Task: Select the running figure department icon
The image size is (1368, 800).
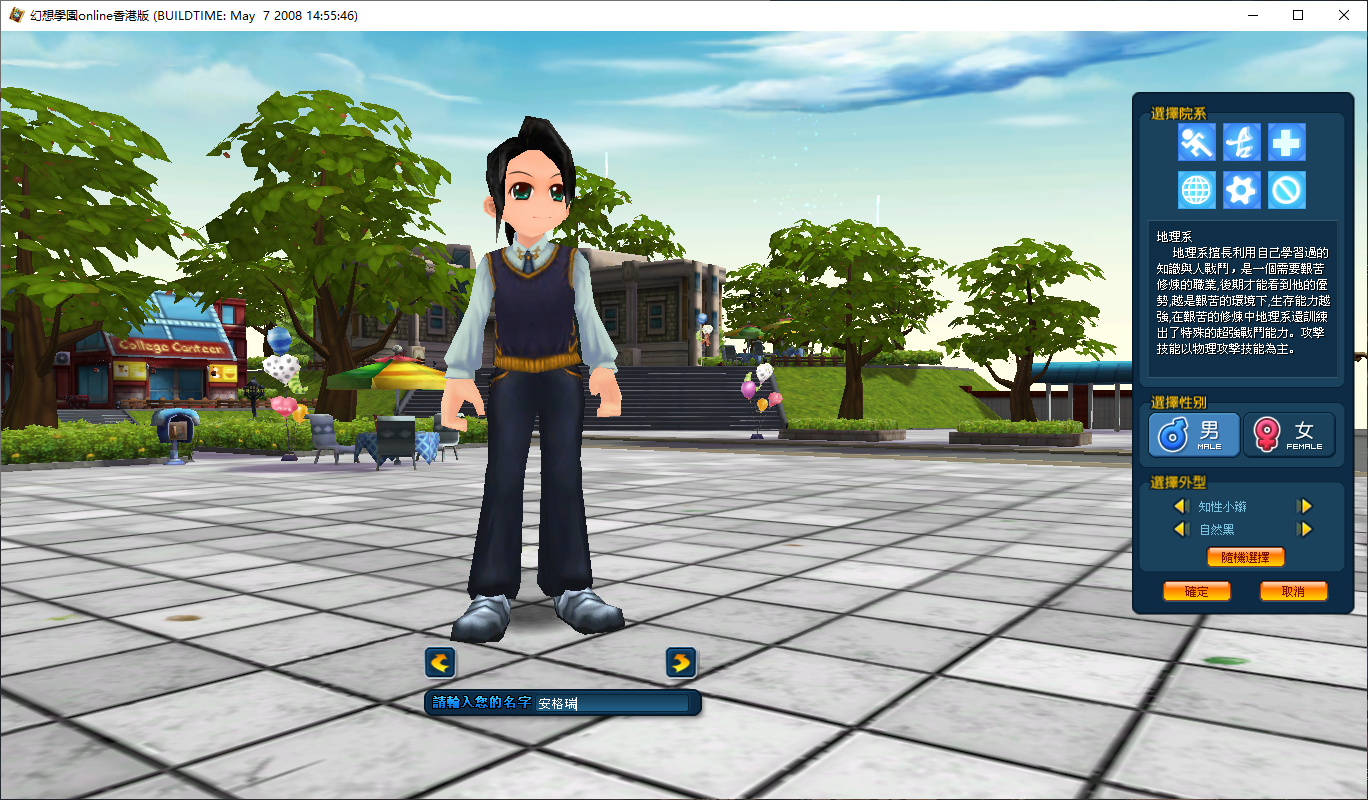Action: pos(1196,143)
